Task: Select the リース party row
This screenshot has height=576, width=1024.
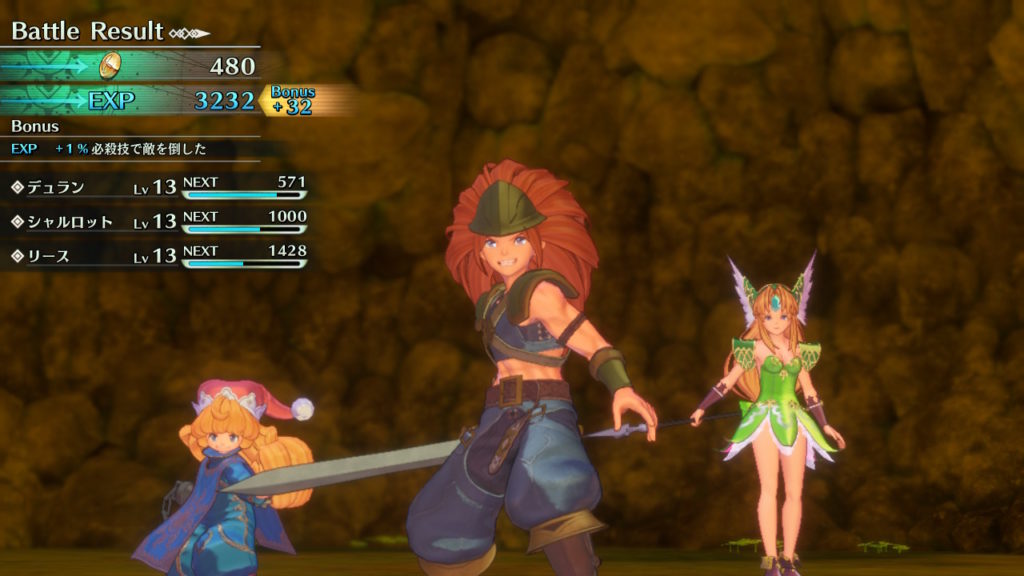Action: pos(155,256)
